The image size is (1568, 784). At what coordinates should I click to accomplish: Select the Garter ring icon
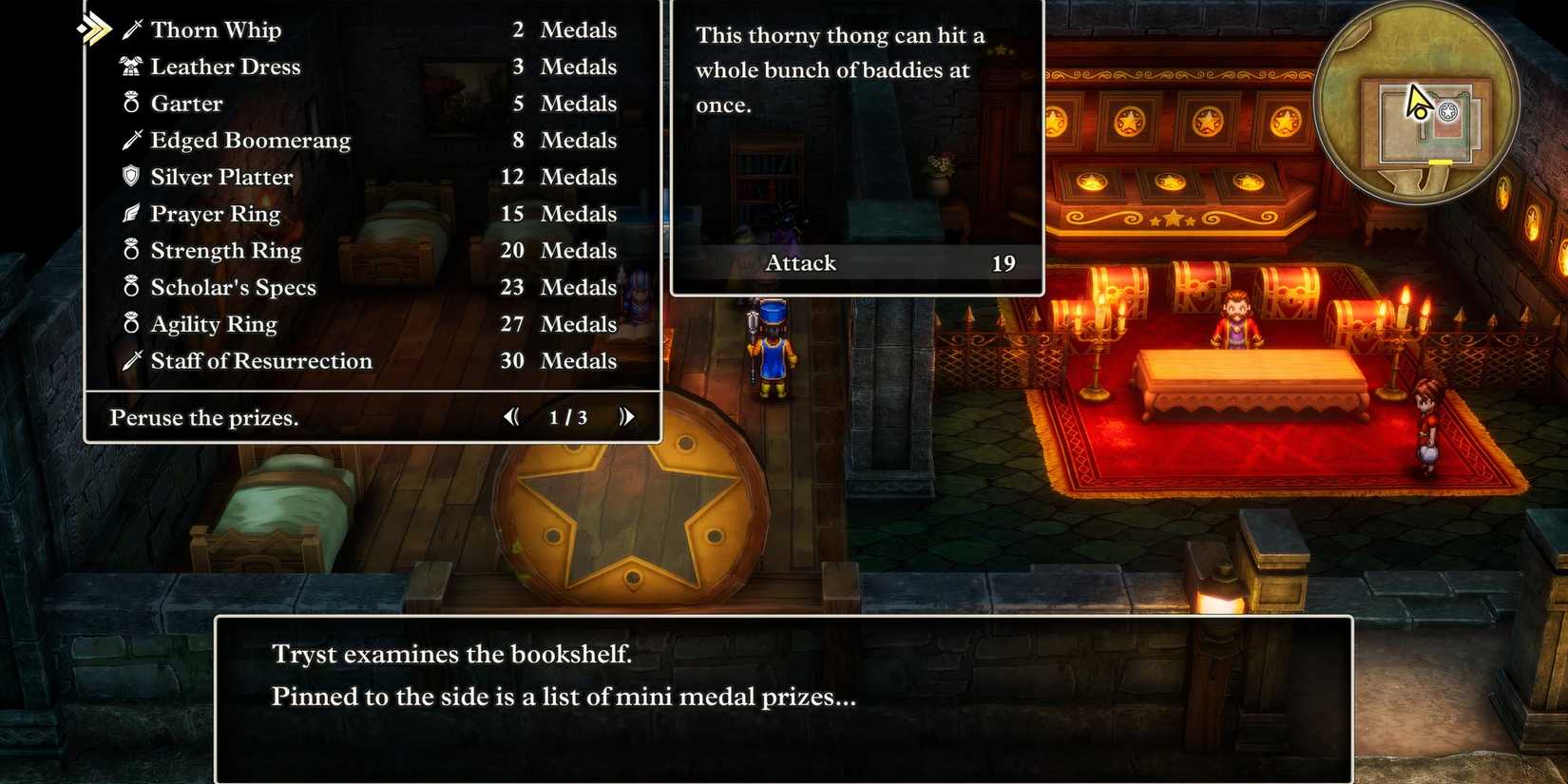(x=130, y=103)
